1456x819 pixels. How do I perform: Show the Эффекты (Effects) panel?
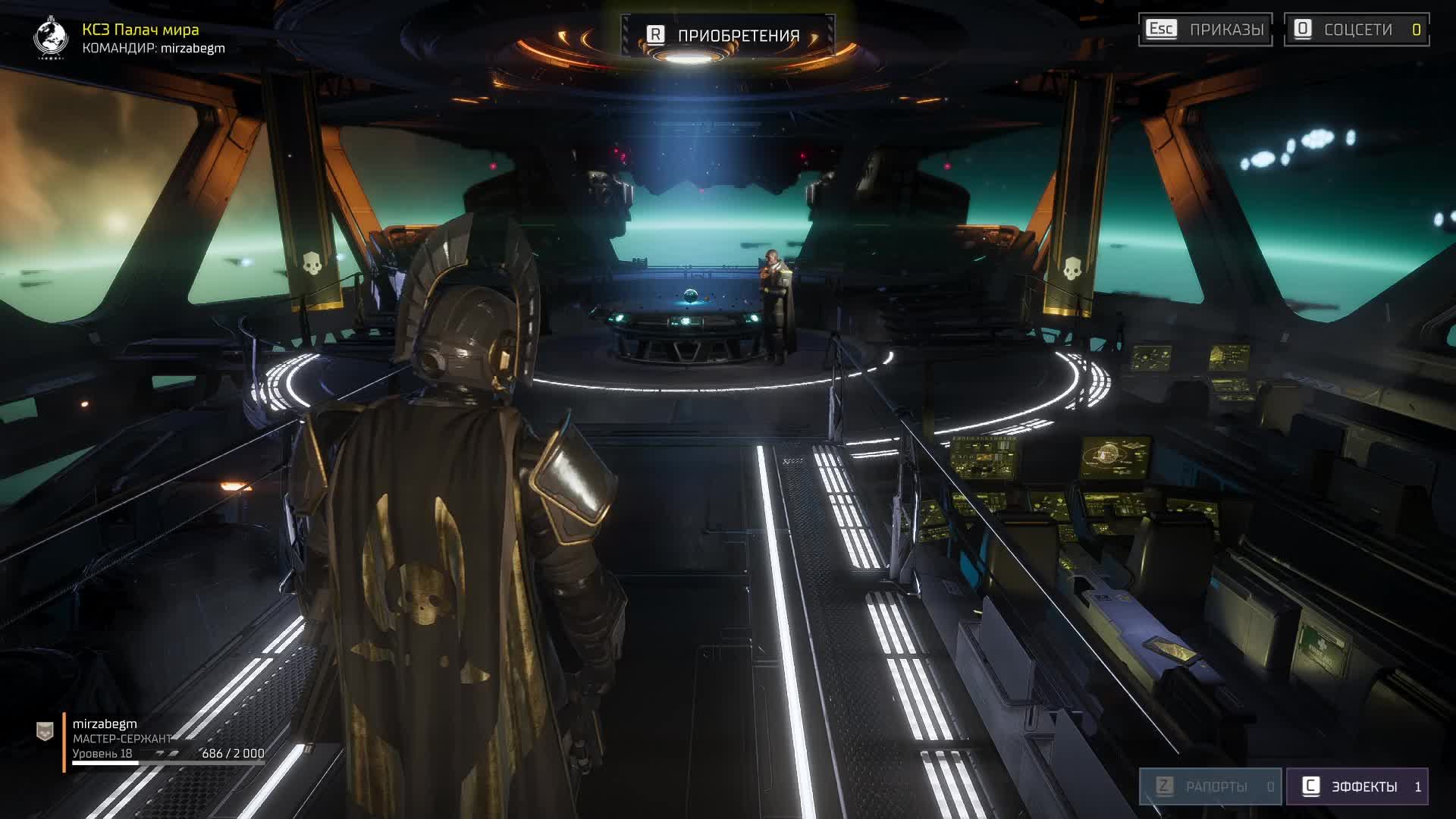click(1357, 786)
